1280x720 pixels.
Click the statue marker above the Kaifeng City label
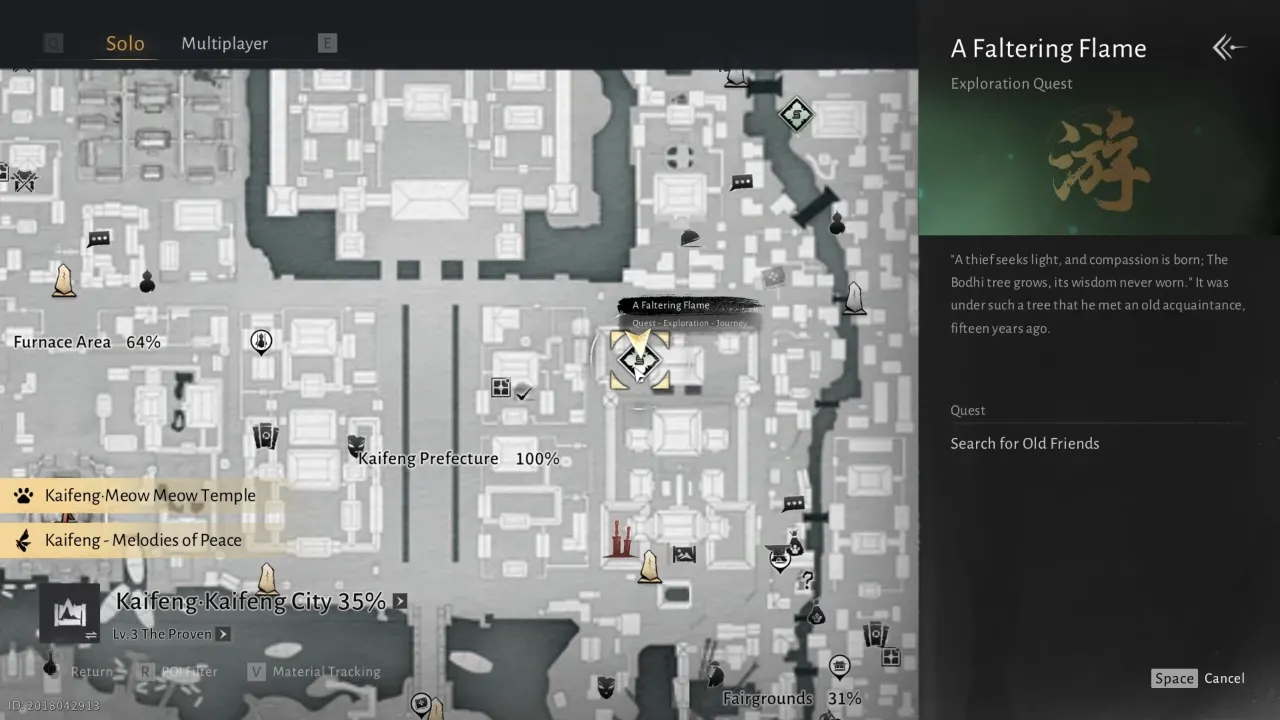[266, 580]
